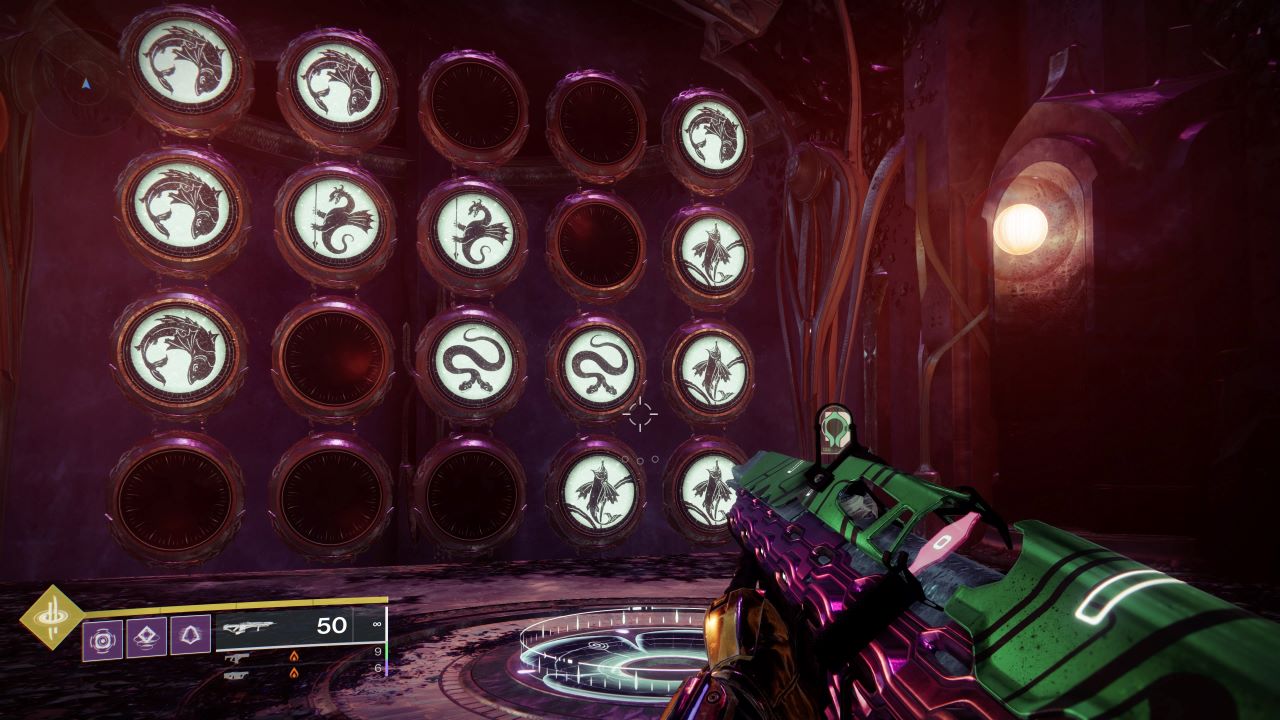Click the orange solar flame icon
Viewport: 1280px width, 720px height.
pyautogui.click(x=294, y=656)
